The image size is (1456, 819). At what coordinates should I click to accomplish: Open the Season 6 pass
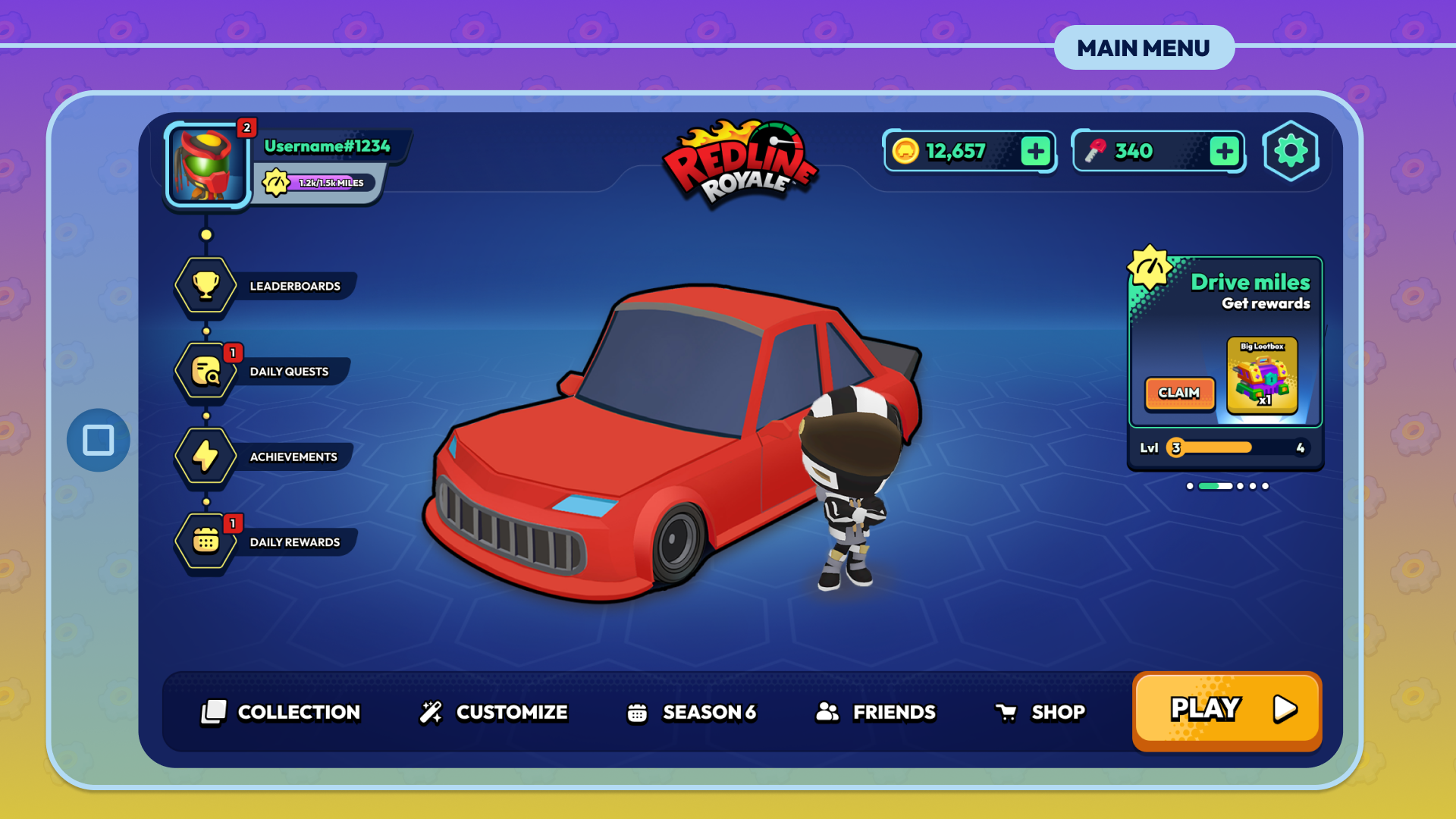coord(692,712)
